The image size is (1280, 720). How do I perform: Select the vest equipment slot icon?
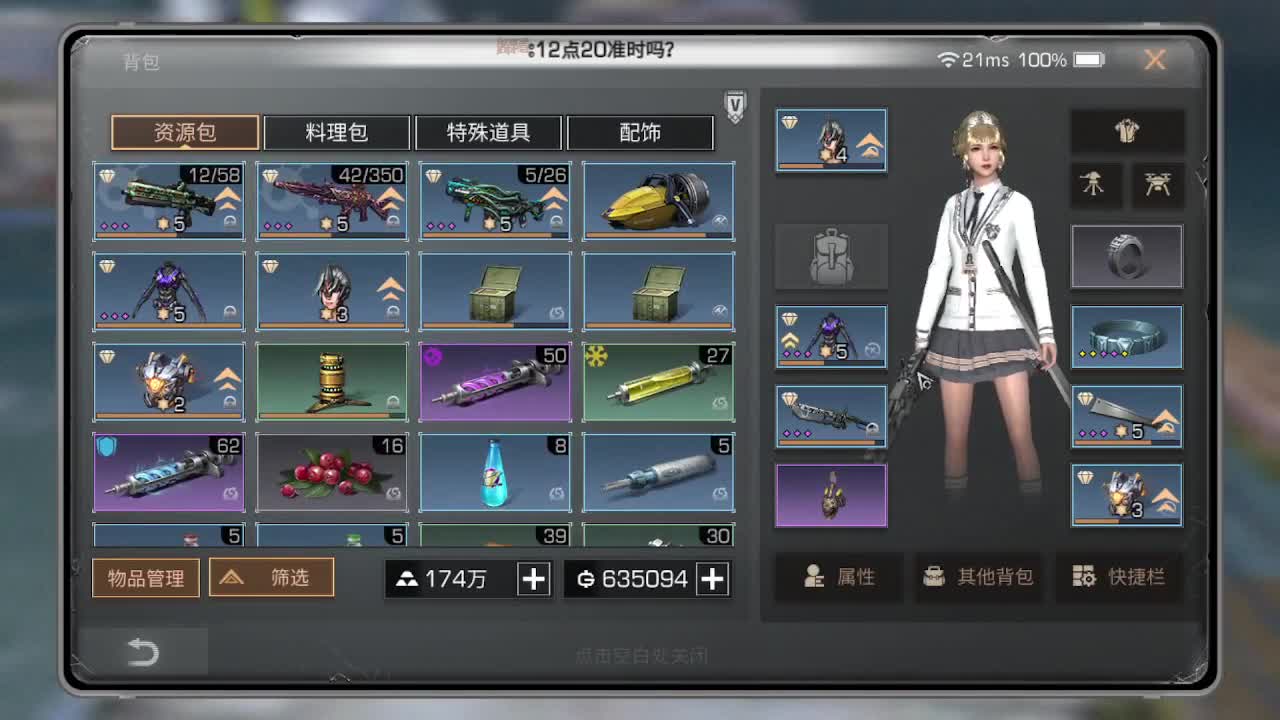pyautogui.click(x=1128, y=131)
